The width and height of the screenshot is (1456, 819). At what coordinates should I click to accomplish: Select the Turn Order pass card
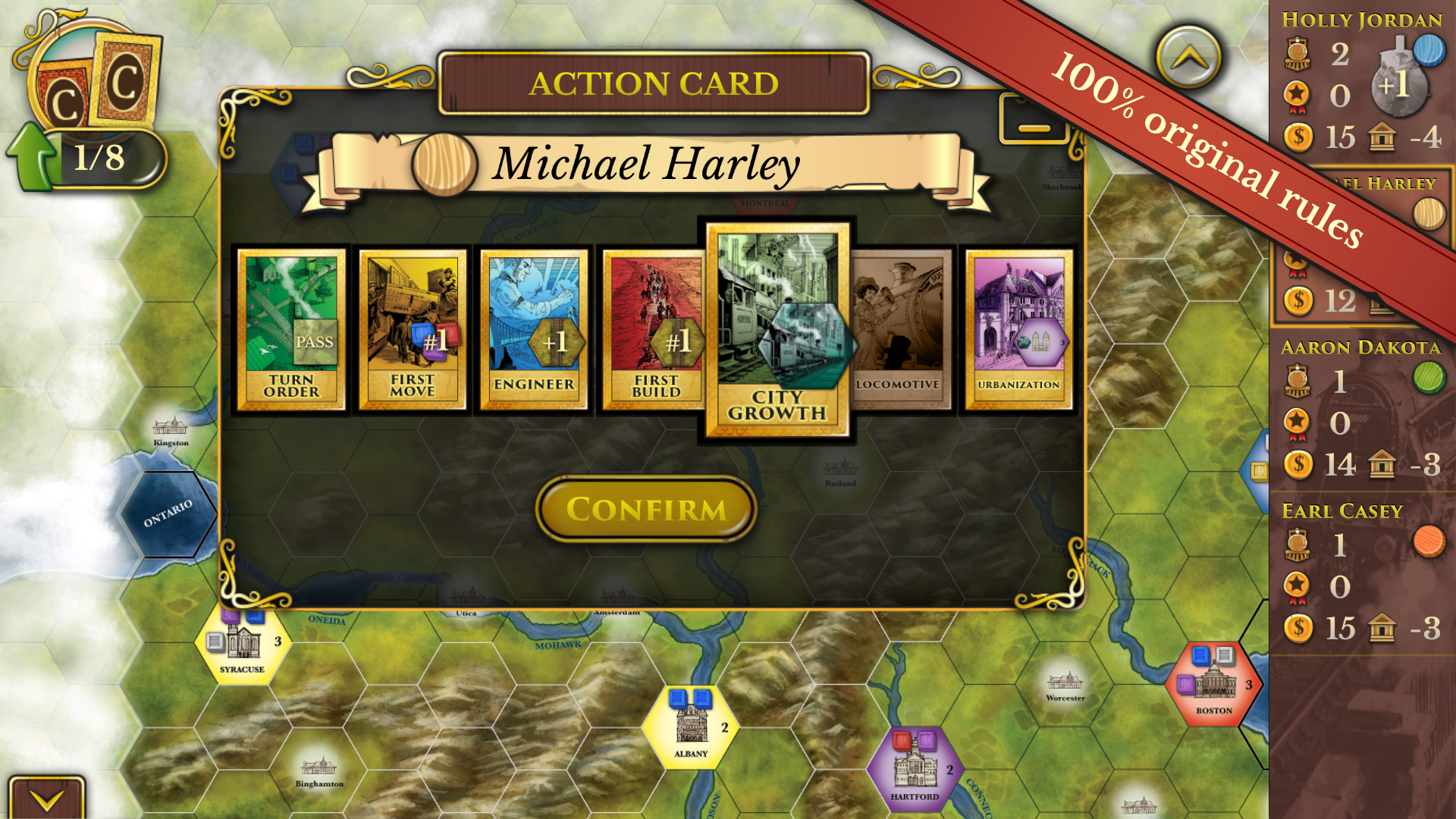tap(290, 328)
